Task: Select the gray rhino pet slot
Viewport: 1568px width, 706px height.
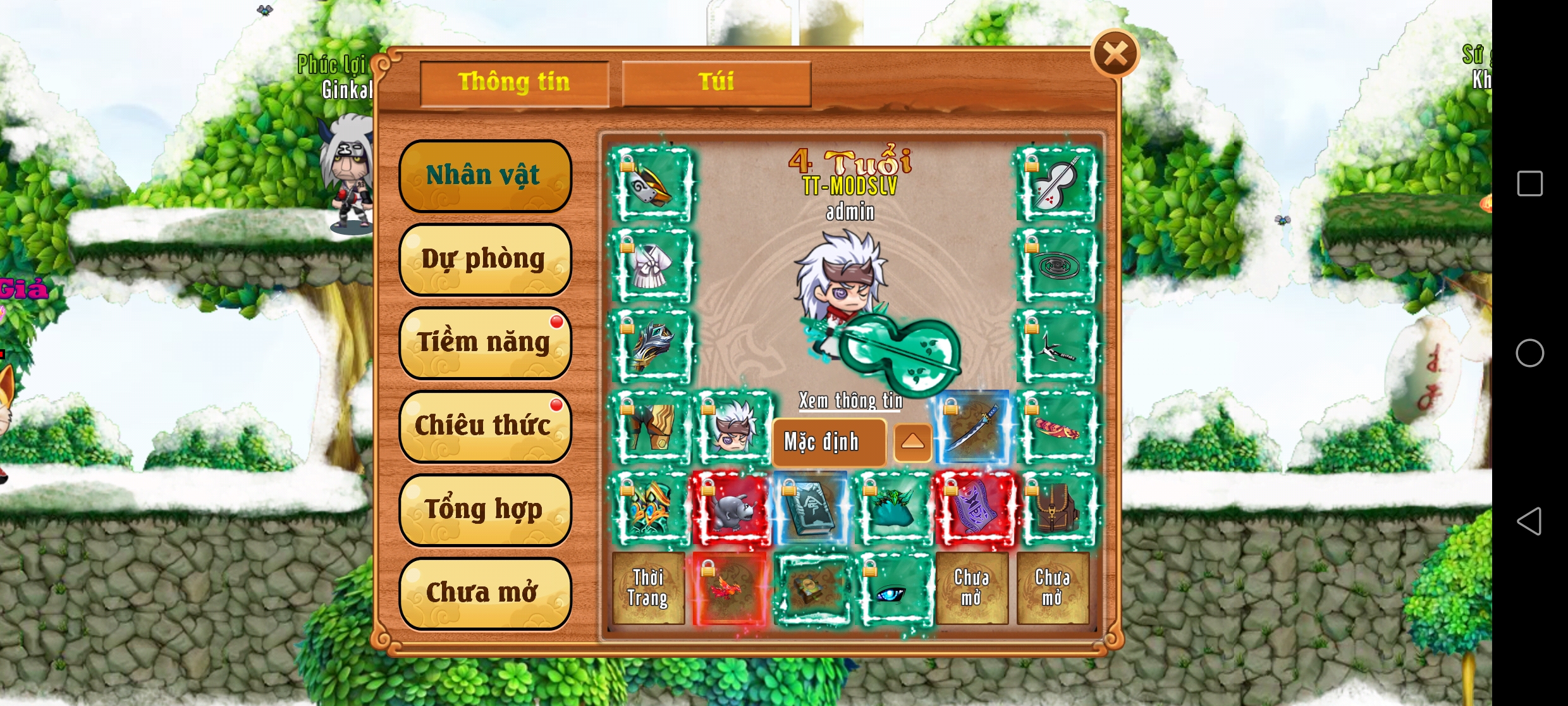Action: pos(731,509)
